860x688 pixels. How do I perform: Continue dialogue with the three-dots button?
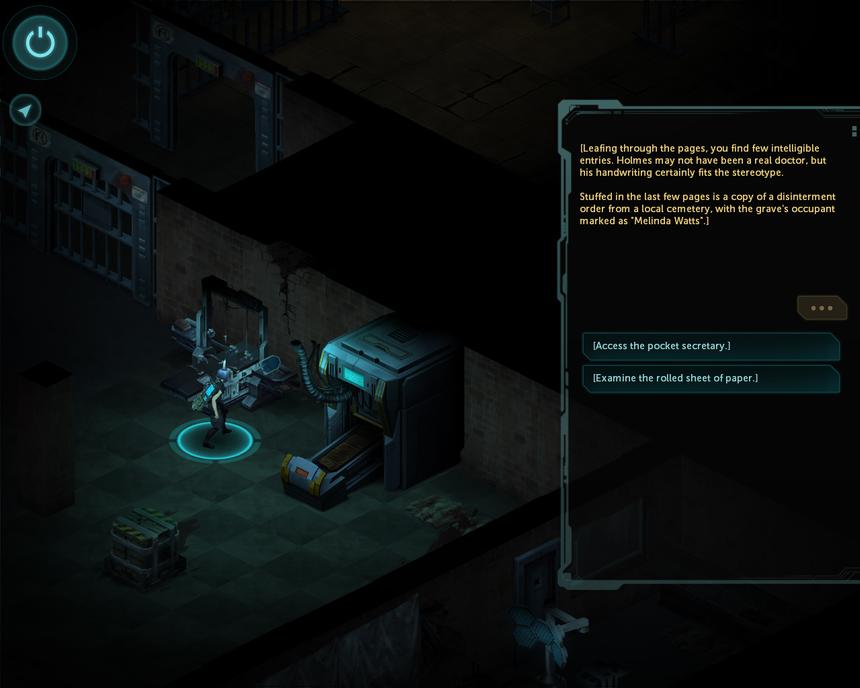click(821, 308)
